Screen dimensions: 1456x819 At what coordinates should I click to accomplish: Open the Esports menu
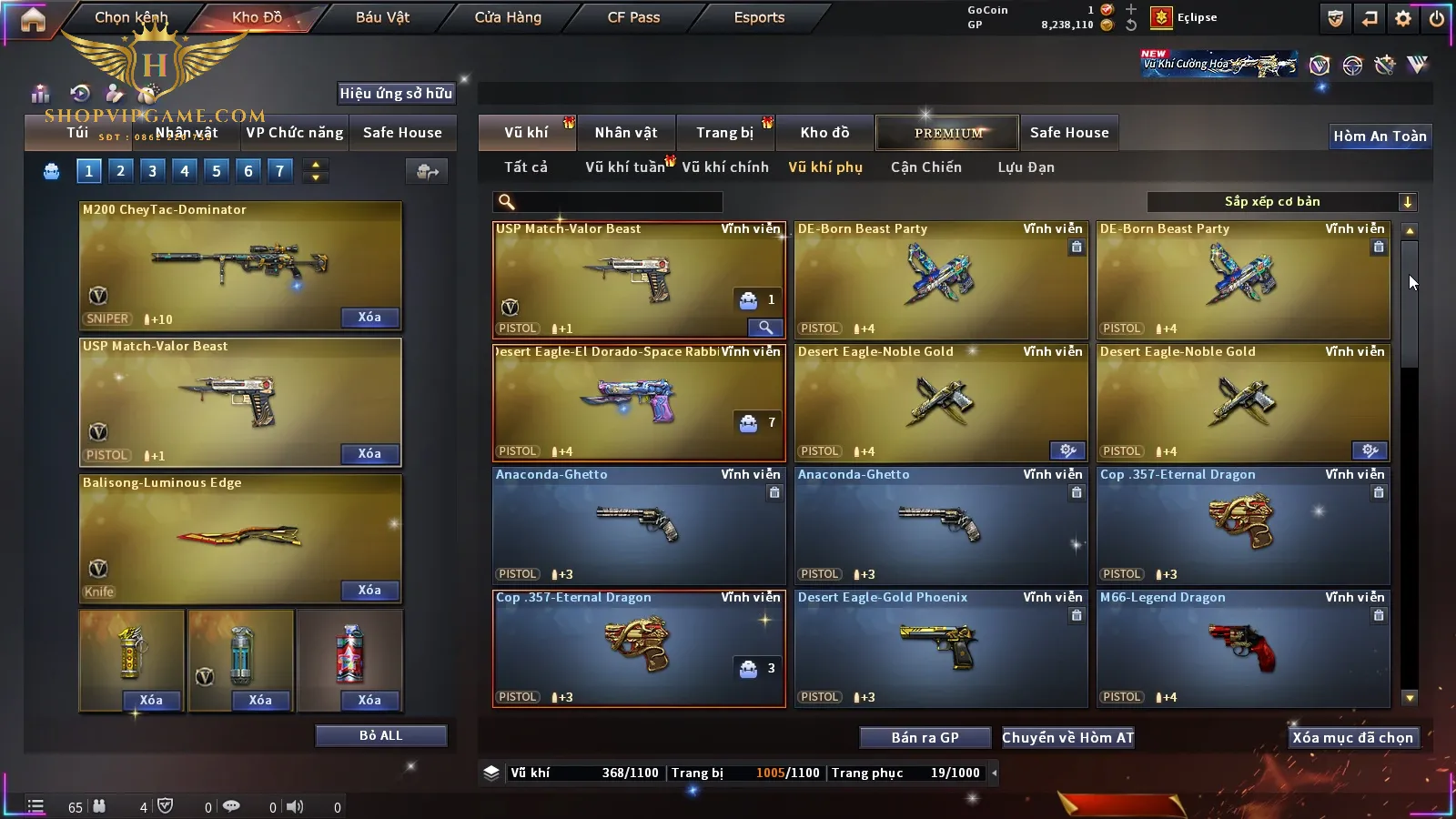759,17
